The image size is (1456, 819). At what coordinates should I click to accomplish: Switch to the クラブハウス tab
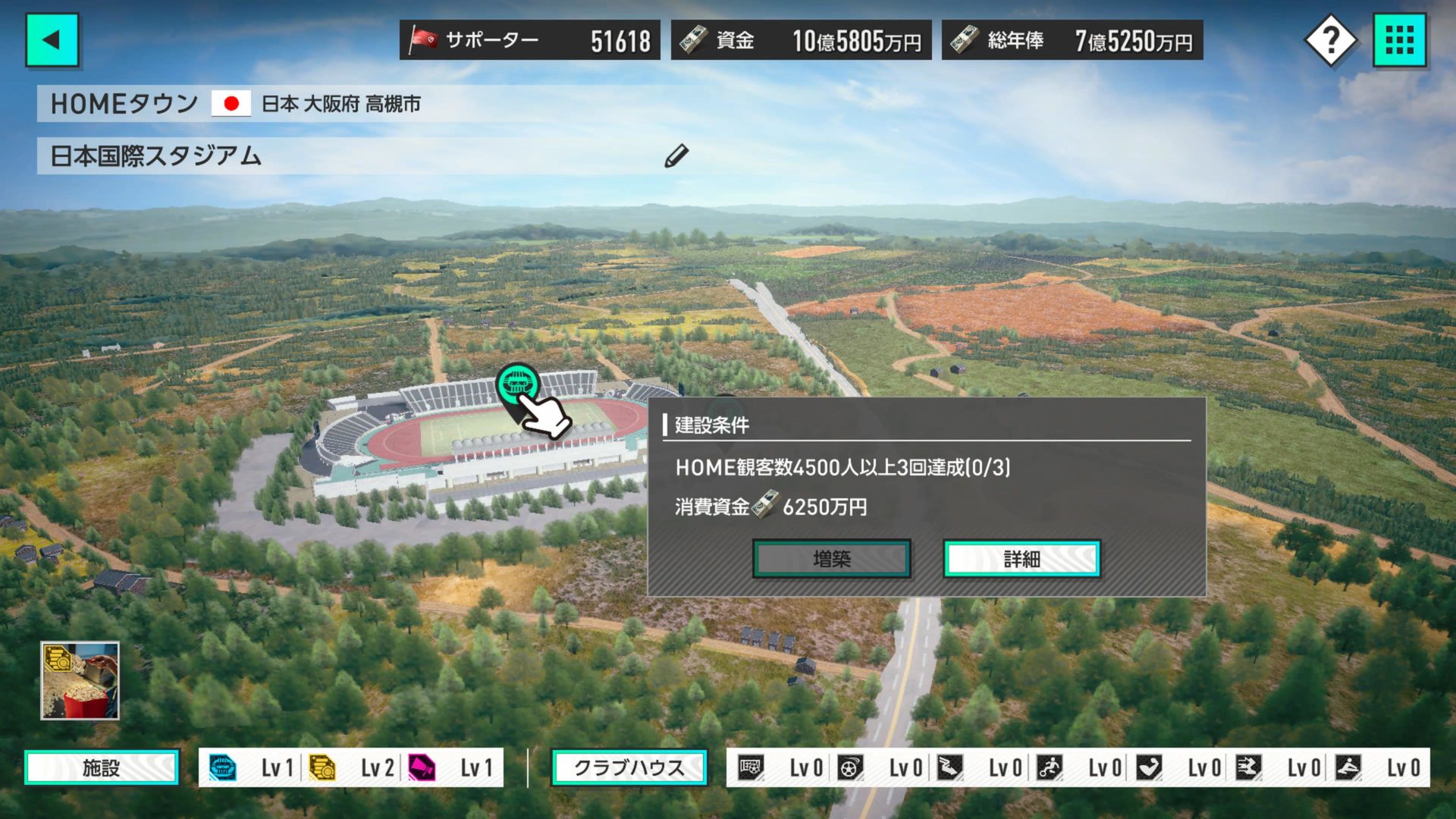pos(629,767)
